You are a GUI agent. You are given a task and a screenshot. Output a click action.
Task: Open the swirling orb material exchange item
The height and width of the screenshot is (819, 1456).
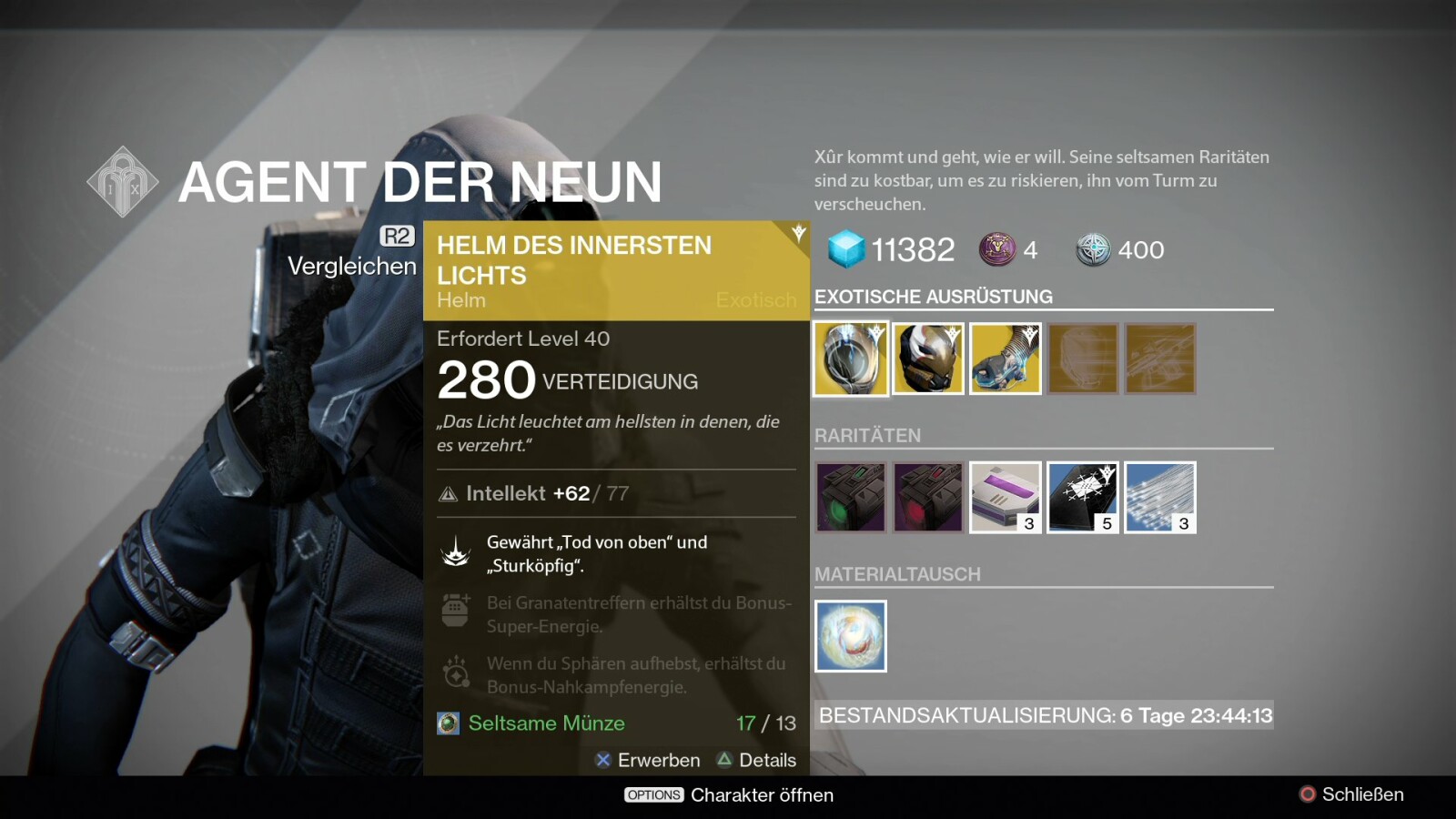[851, 636]
